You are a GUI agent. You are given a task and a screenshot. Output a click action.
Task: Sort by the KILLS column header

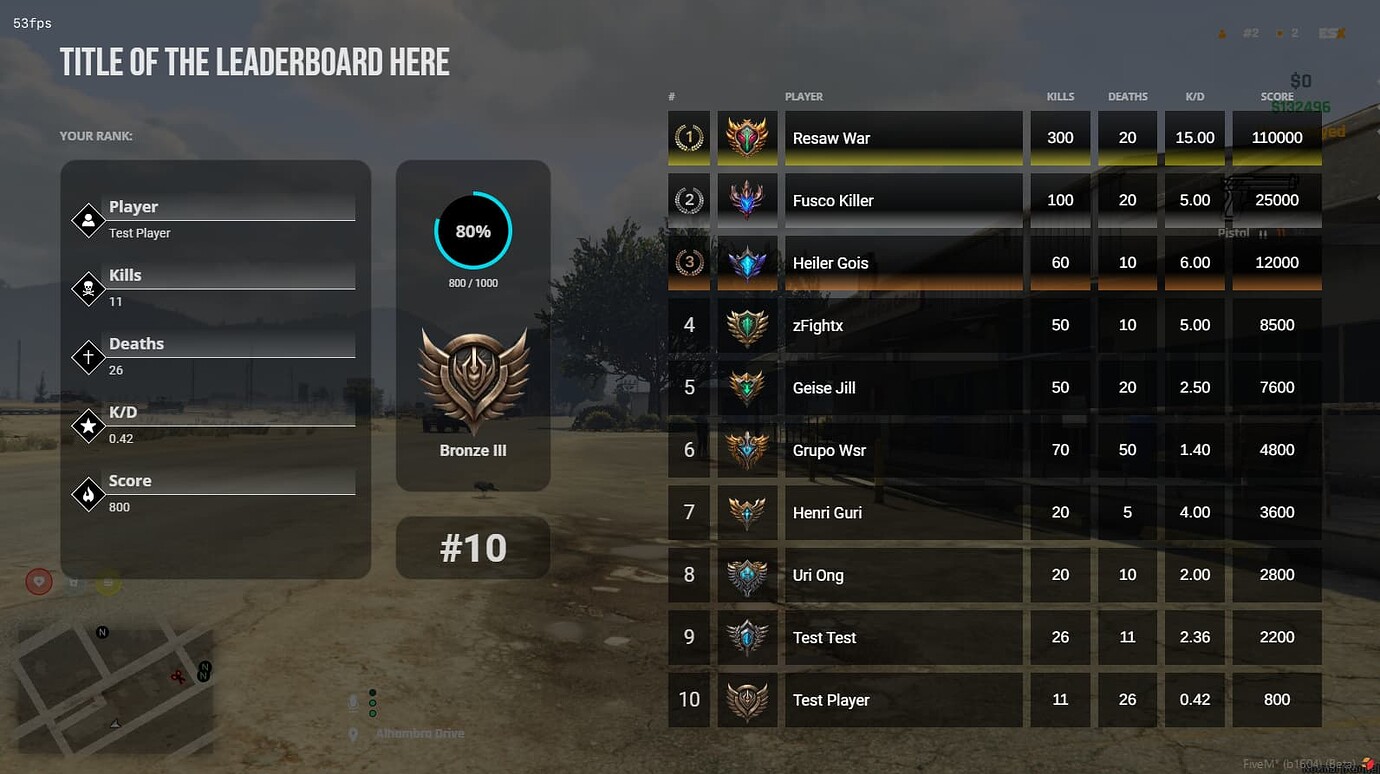point(1060,96)
